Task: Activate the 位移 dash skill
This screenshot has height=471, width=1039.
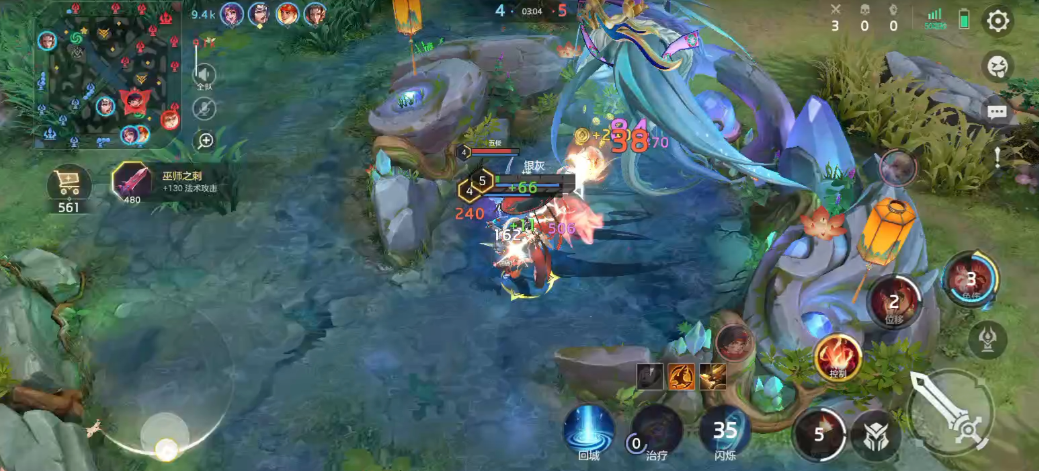Action: pos(893,299)
